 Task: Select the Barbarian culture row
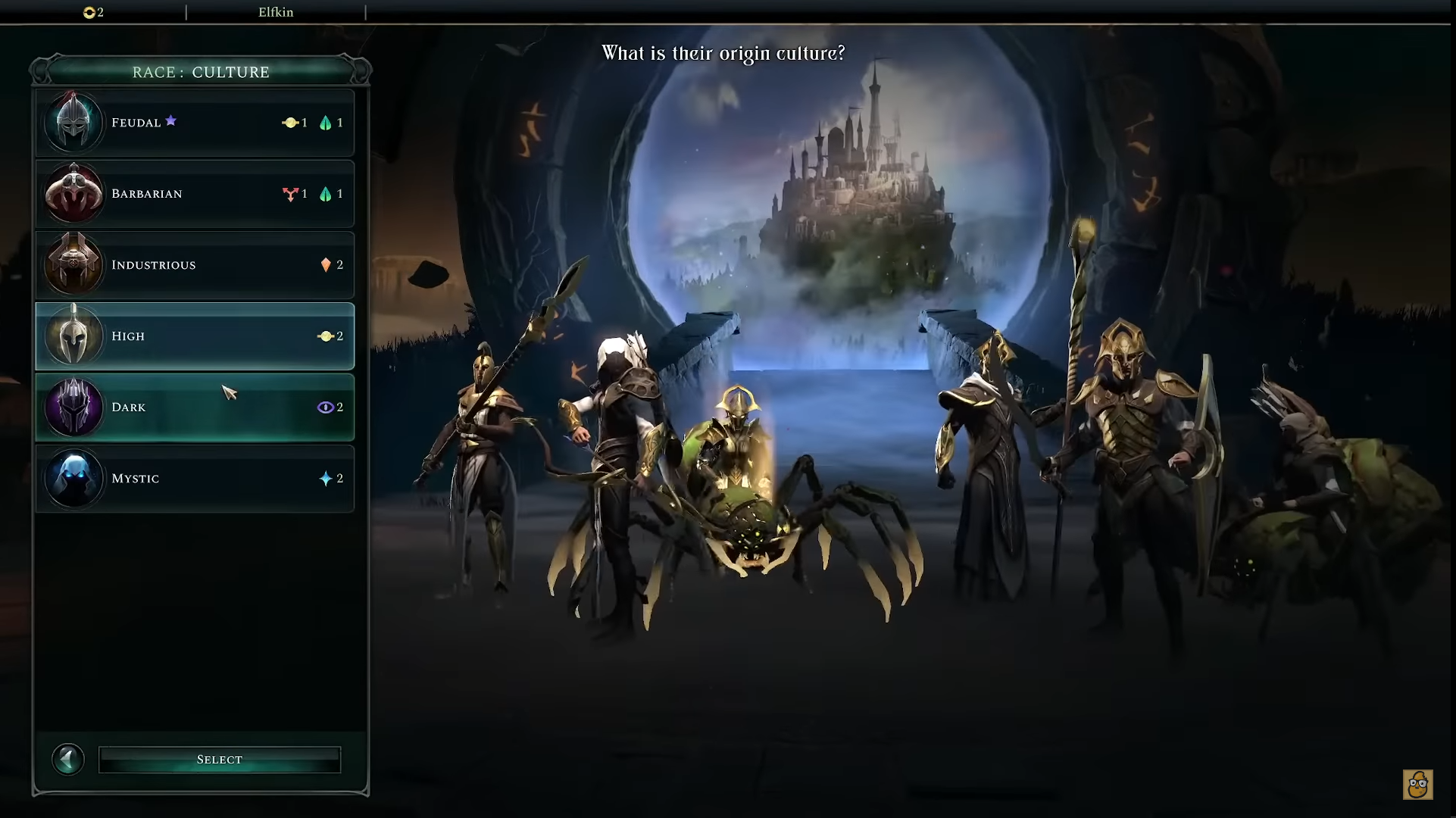pos(197,193)
